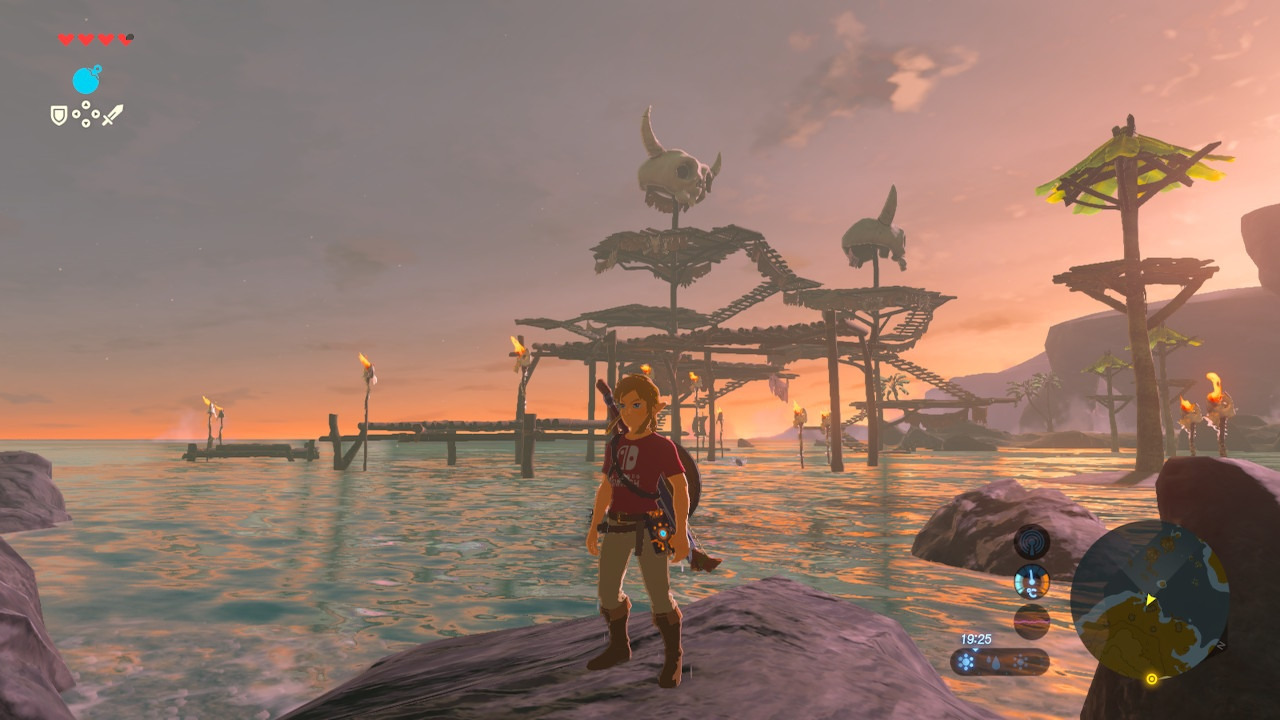Viewport: 1280px width, 720px height.
Task: Click the yellow objective marker on minimap edge
Action: click(1151, 679)
